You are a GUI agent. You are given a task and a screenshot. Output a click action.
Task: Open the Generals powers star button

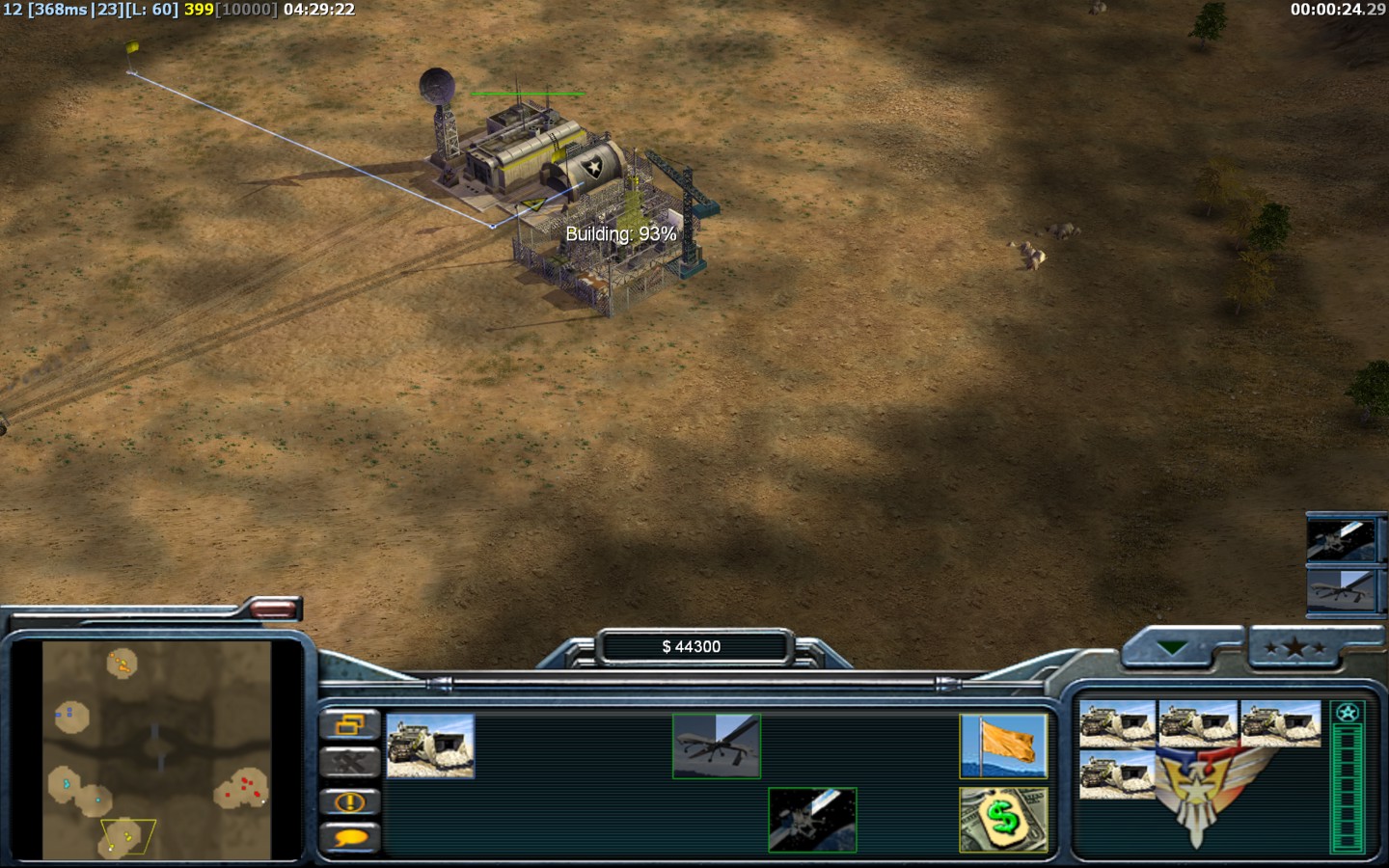[x=1294, y=648]
